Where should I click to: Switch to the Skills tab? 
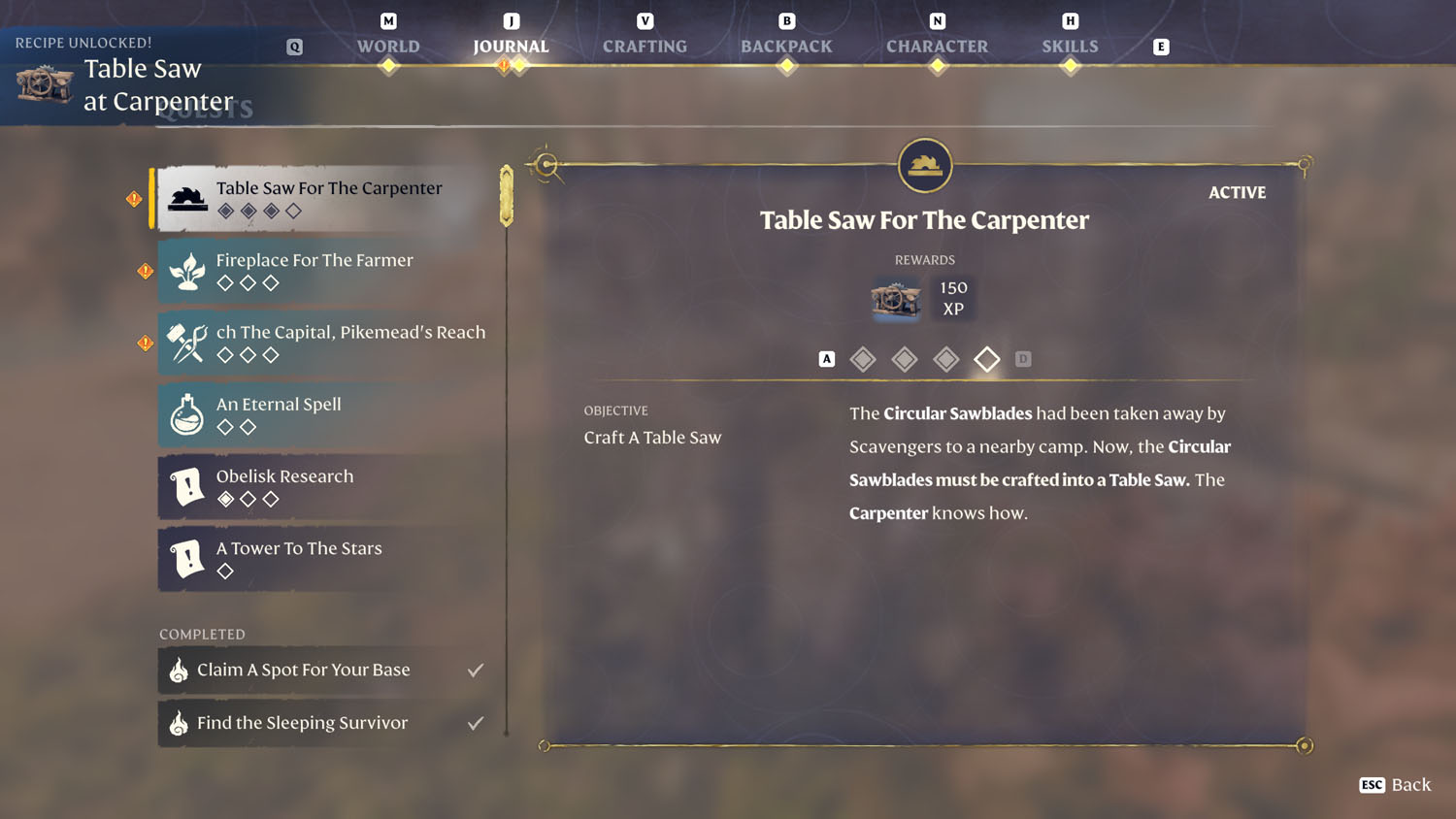tap(1070, 46)
